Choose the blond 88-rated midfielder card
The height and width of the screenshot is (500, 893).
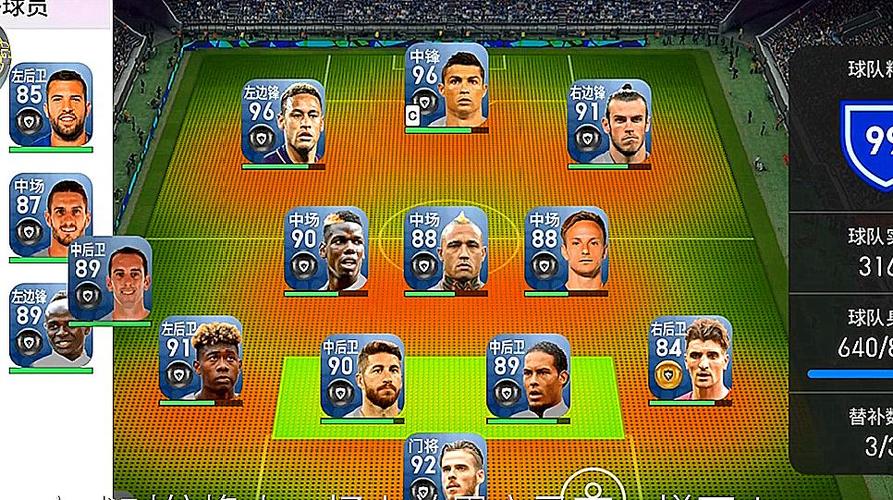click(566, 249)
